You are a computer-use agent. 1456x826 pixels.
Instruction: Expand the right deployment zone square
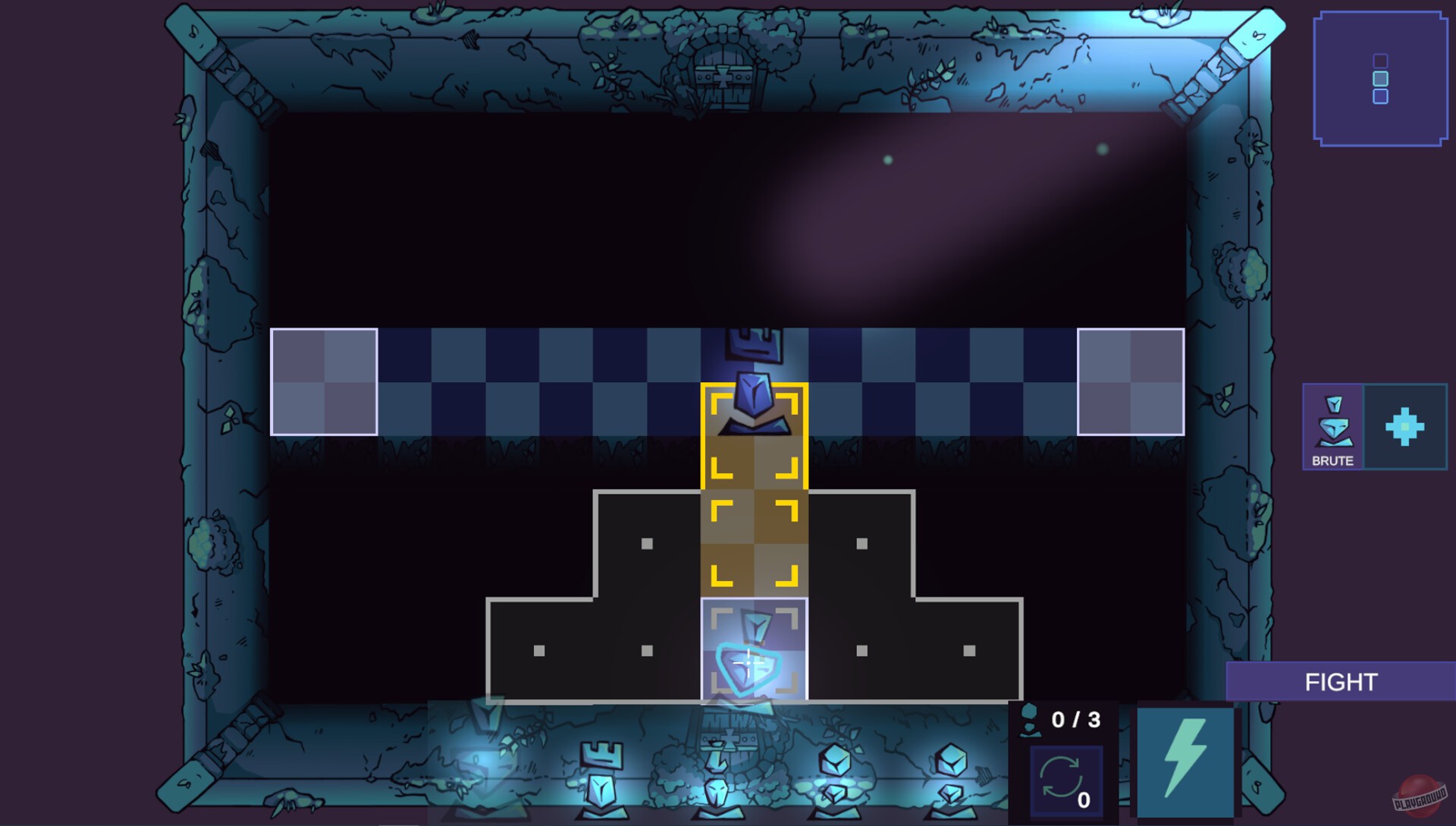click(1130, 382)
